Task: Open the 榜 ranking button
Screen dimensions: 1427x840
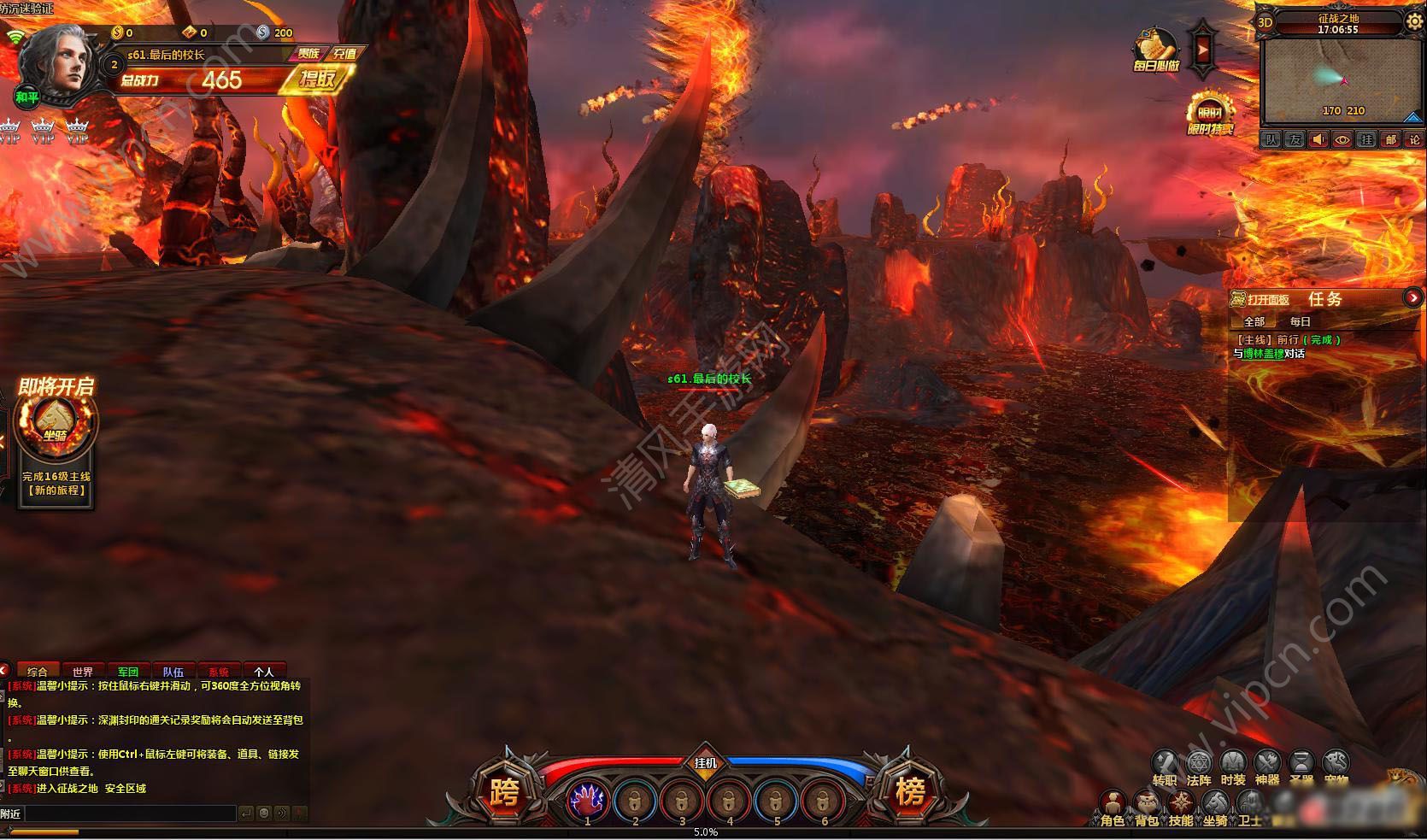Action: 909,794
